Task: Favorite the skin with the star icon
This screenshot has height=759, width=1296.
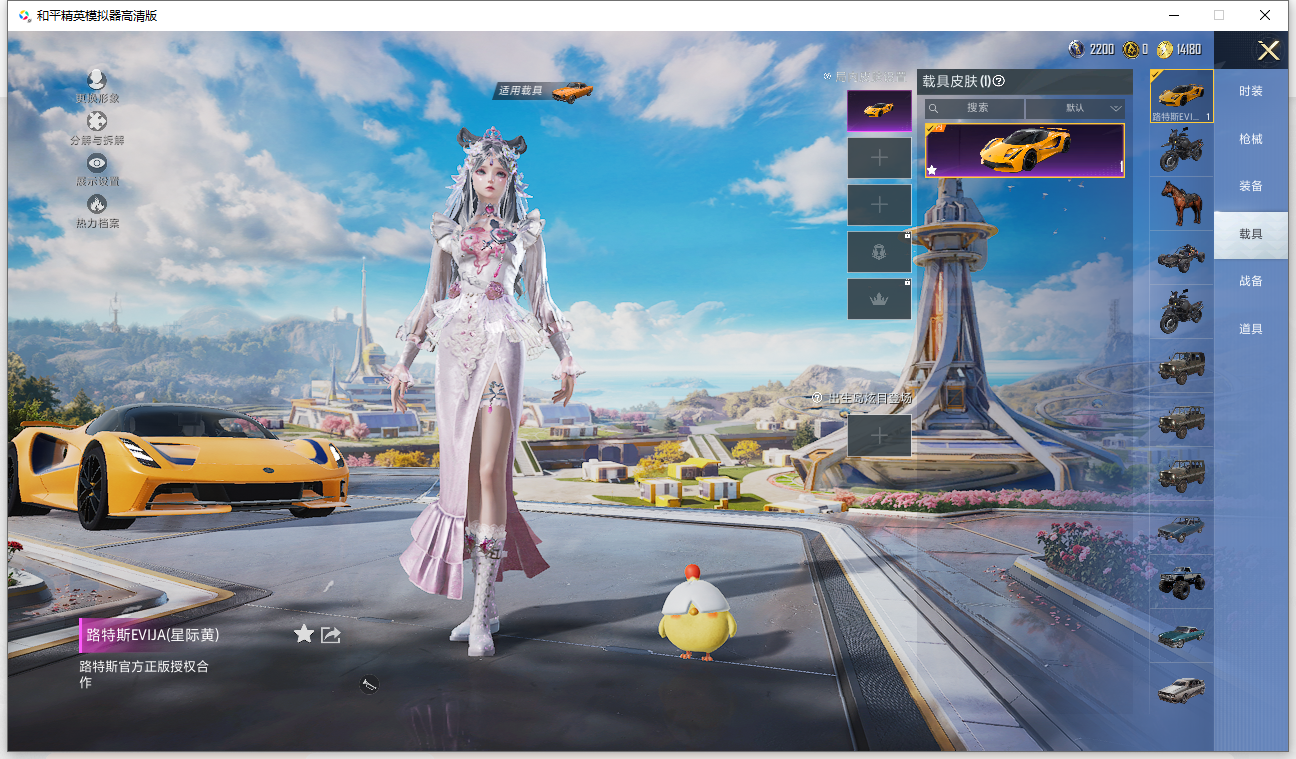Action: [304, 634]
